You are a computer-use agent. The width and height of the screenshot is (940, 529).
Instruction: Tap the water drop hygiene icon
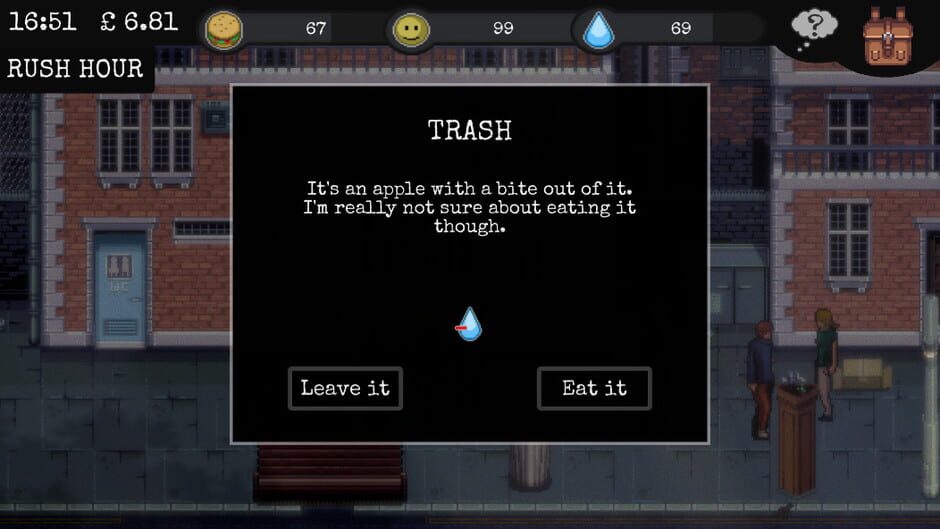(x=599, y=30)
